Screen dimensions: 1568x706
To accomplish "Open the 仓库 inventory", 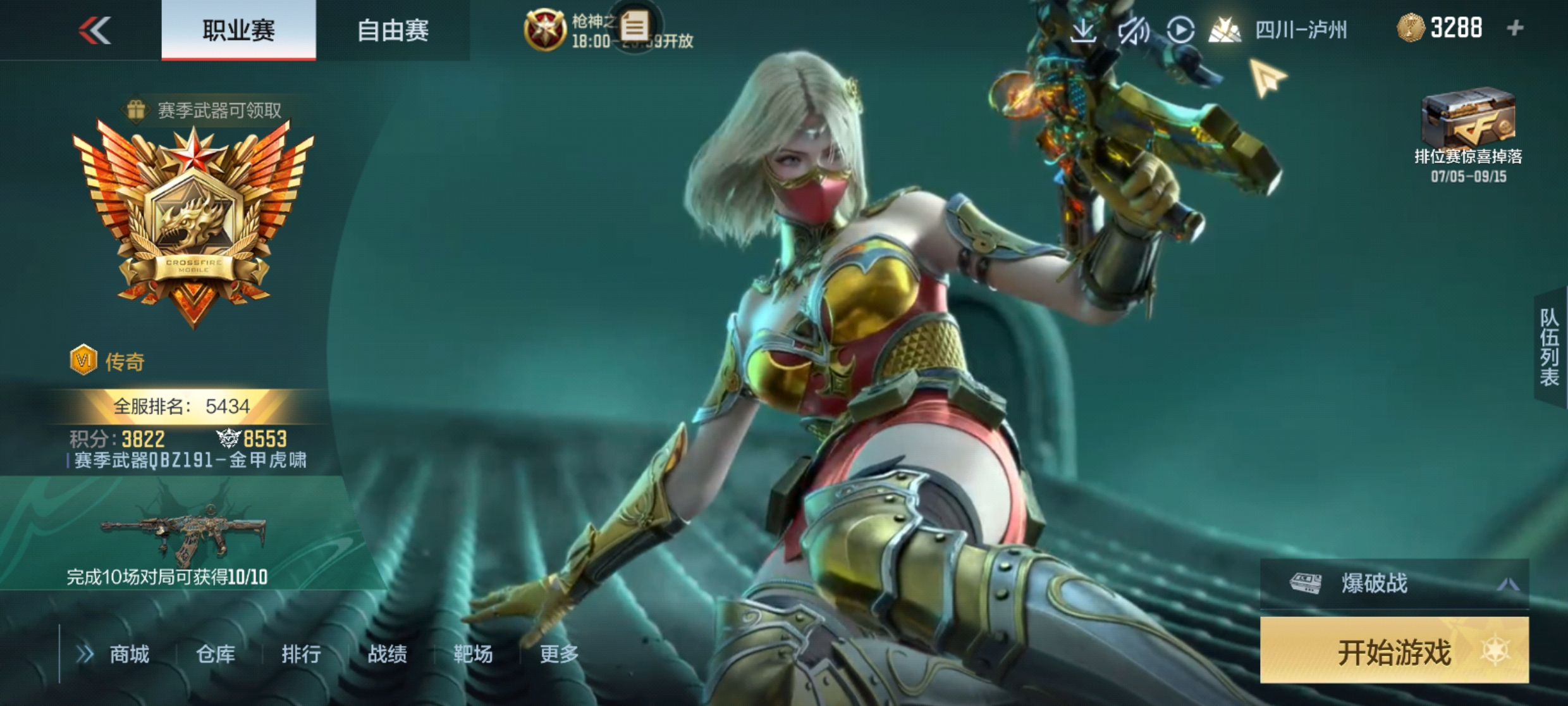I will click(x=215, y=653).
